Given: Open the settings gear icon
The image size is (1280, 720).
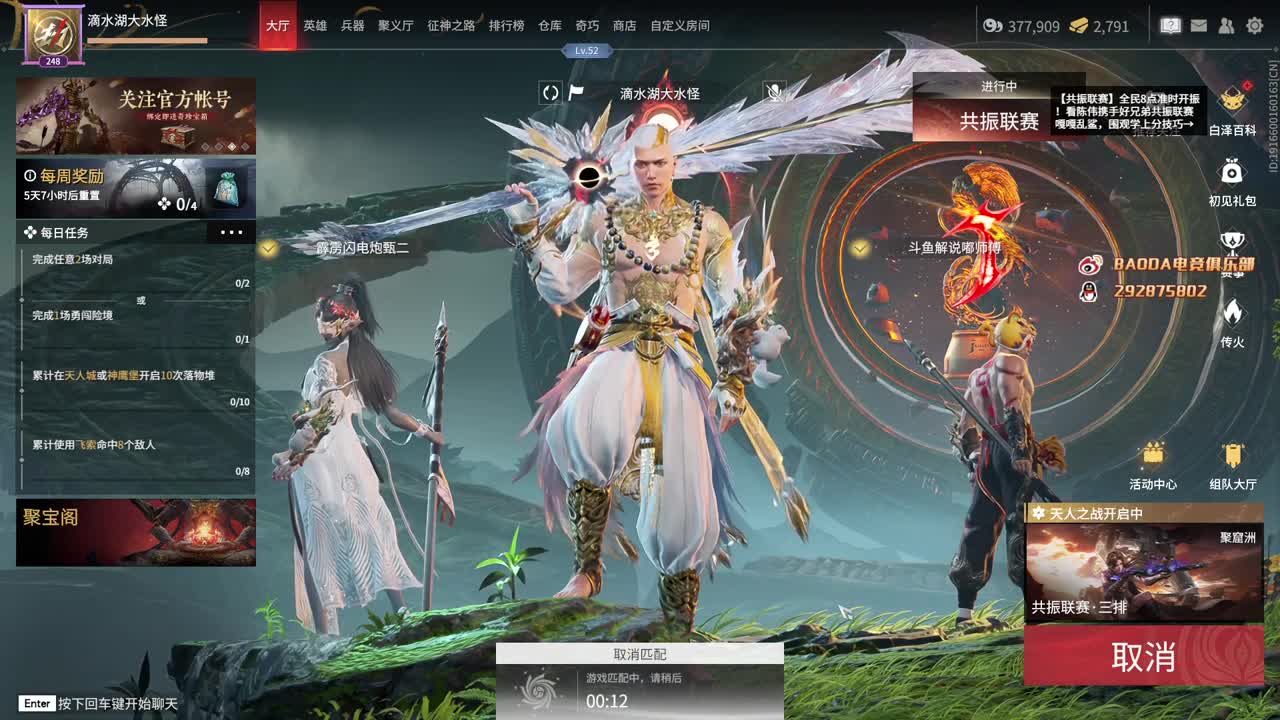Looking at the screenshot, I should [x=1253, y=26].
